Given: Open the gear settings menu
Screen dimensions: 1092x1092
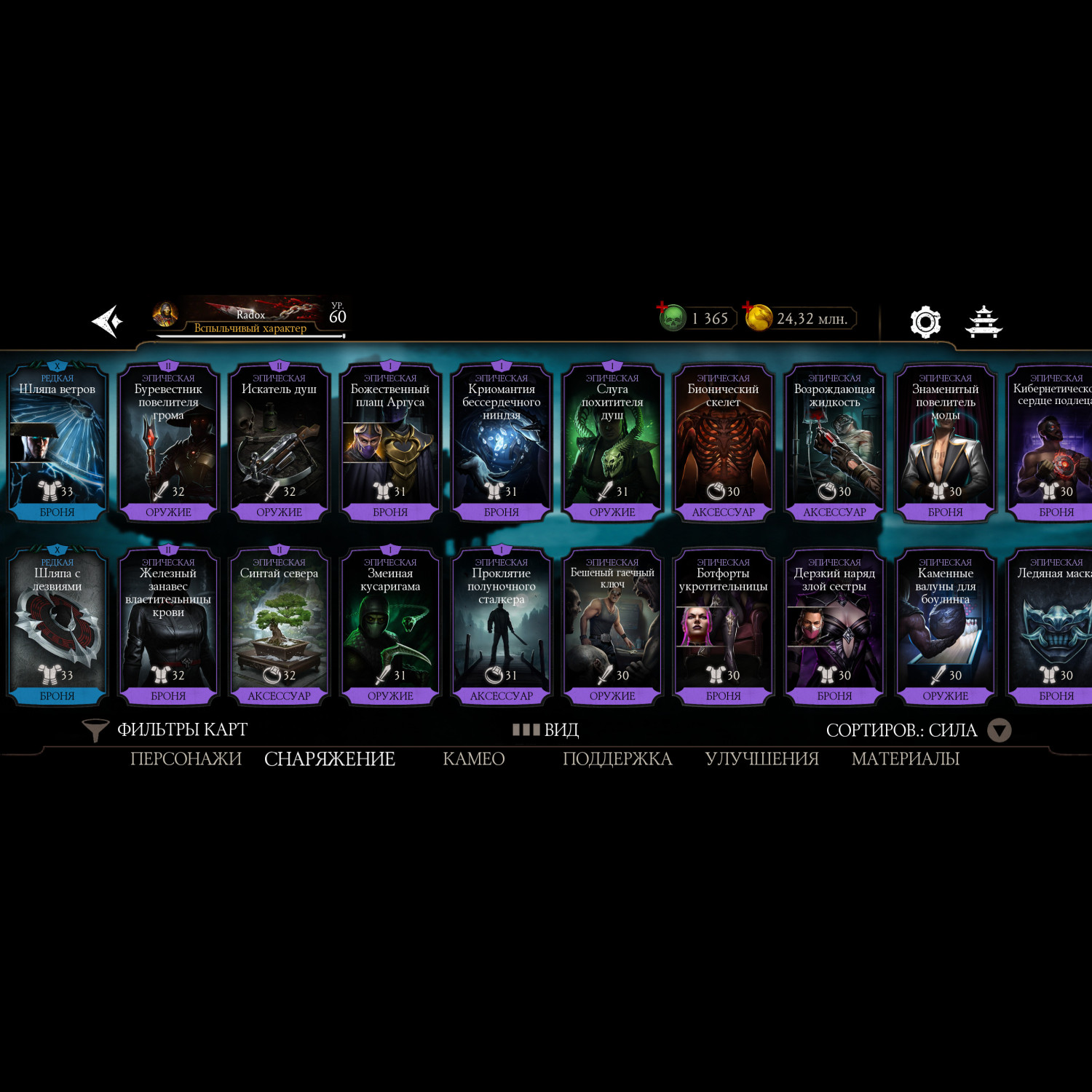Looking at the screenshot, I should pos(925,321).
